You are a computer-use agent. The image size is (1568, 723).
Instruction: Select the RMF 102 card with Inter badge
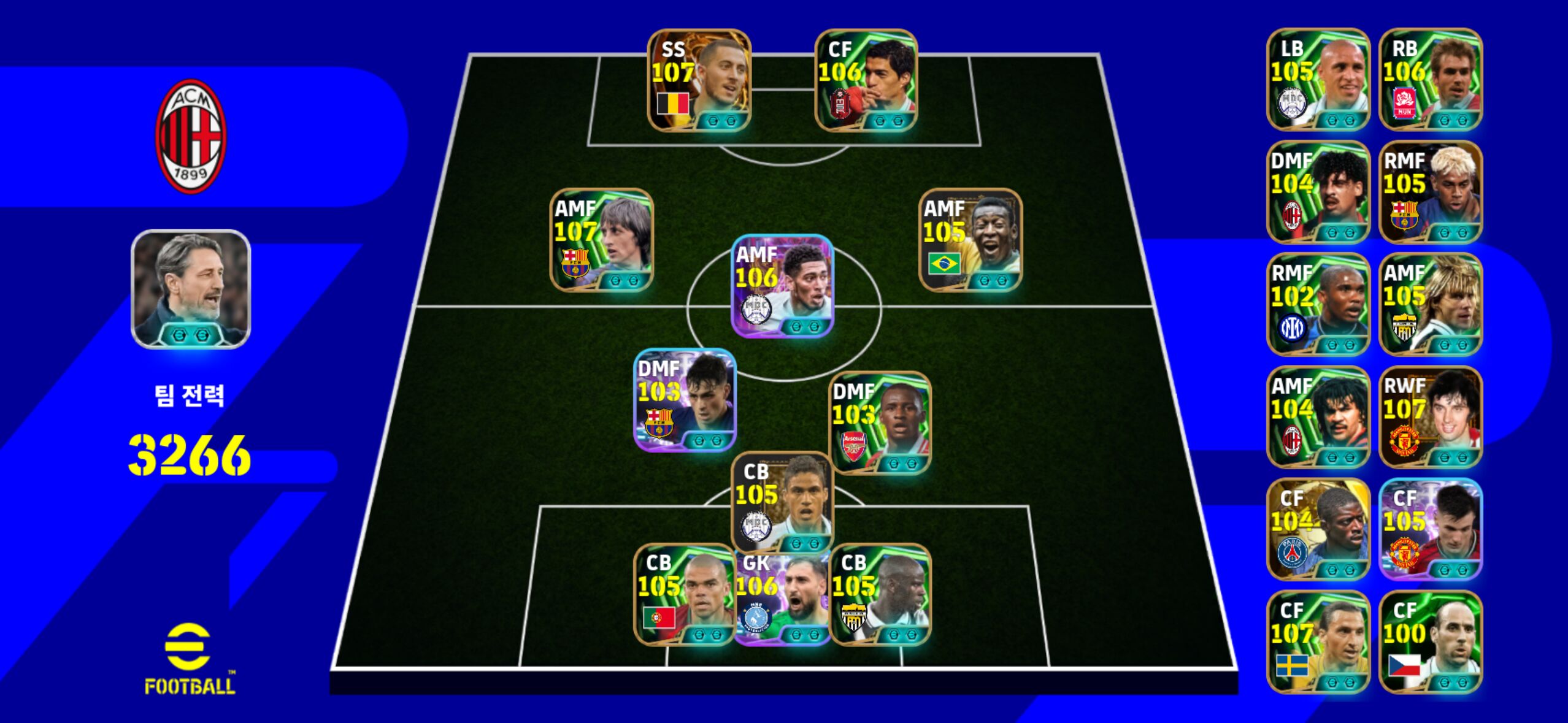pyautogui.click(x=1318, y=304)
